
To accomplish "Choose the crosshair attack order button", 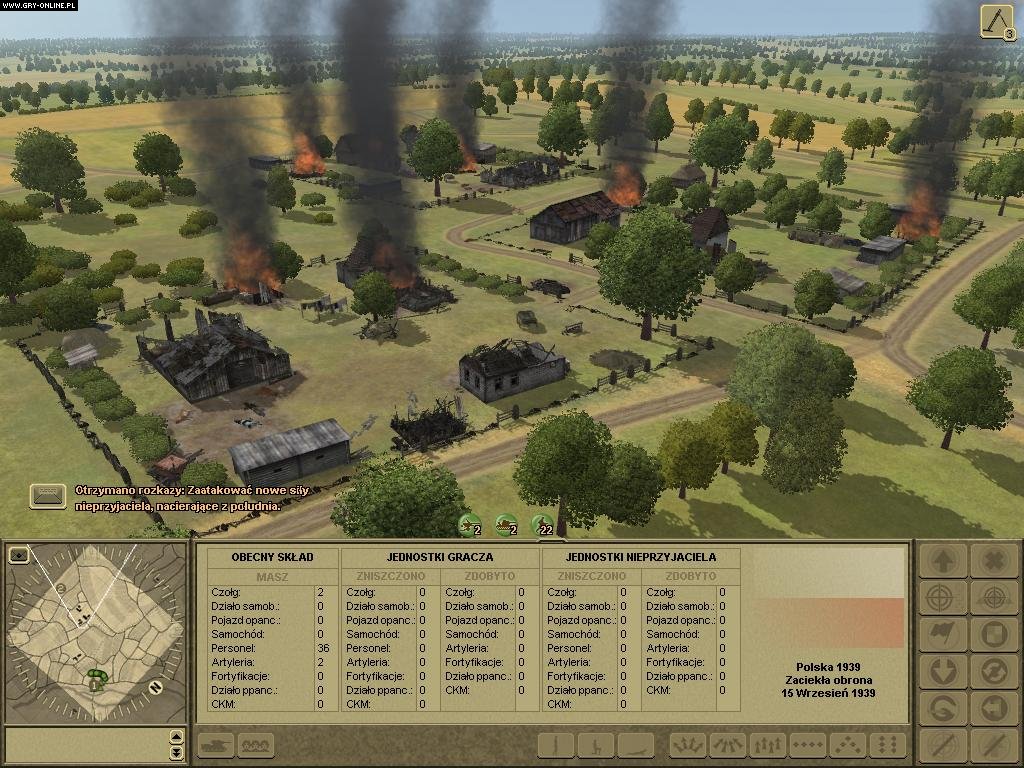I will [x=942, y=598].
